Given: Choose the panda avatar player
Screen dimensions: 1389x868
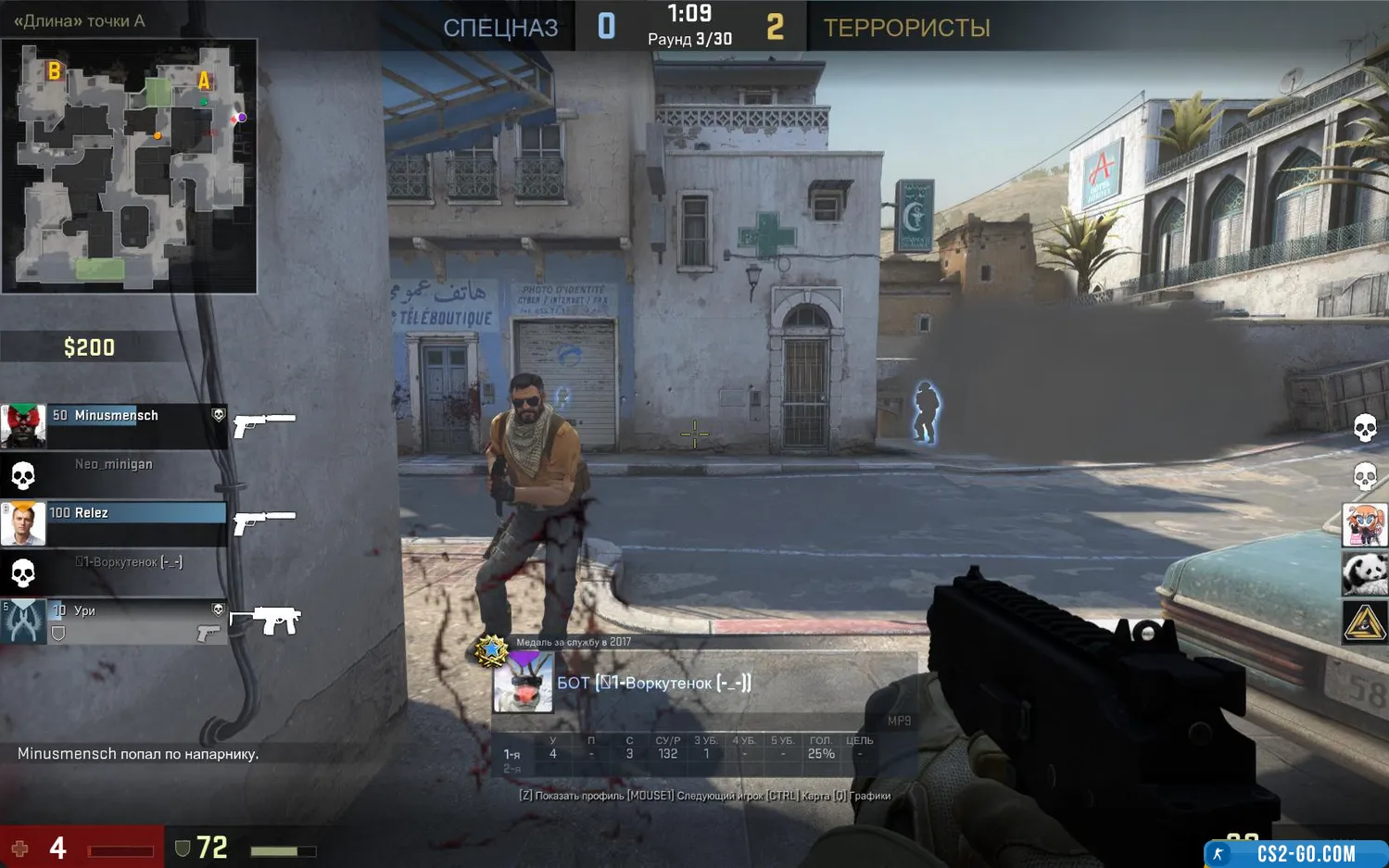Looking at the screenshot, I should pos(1365,573).
